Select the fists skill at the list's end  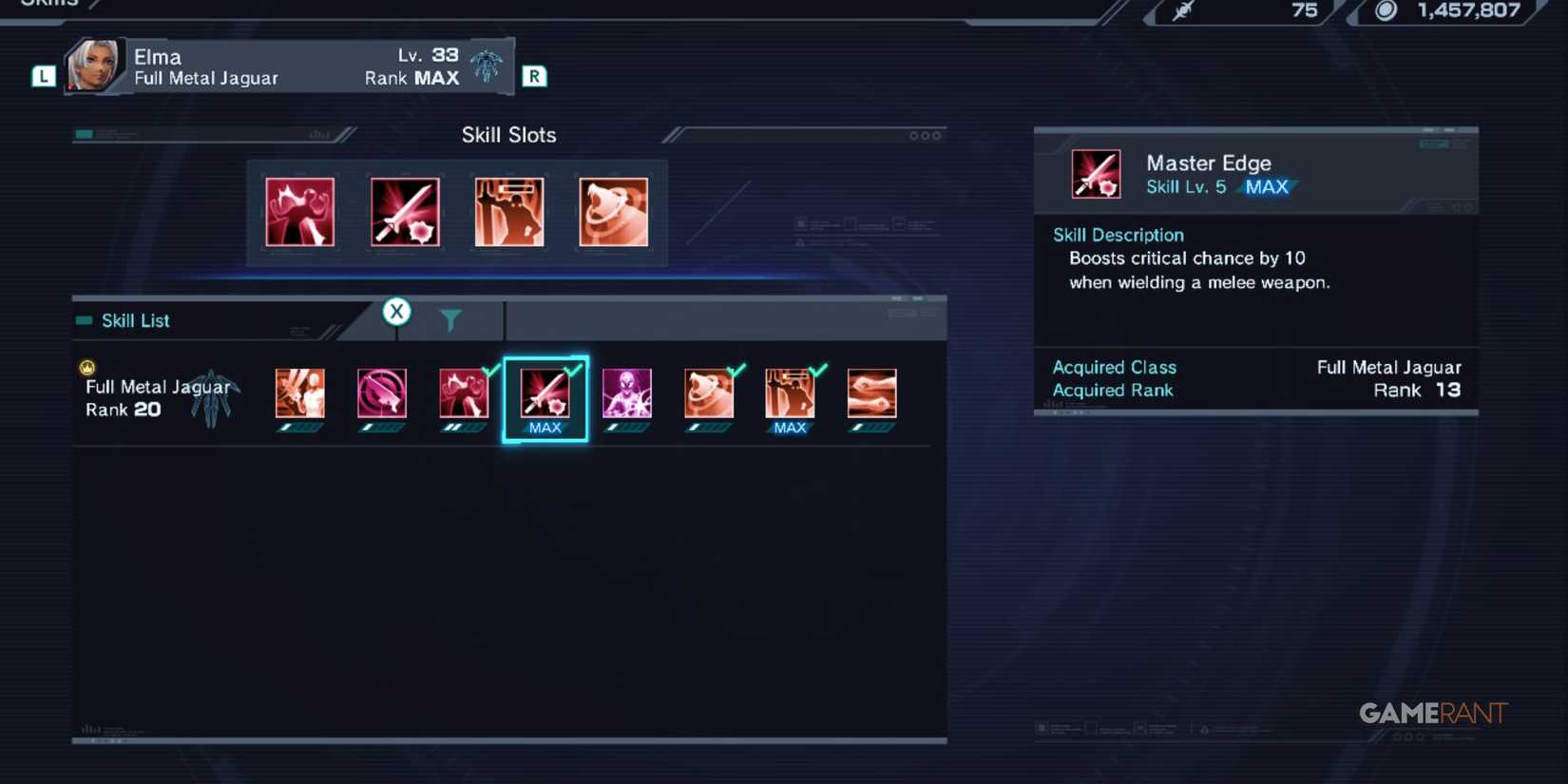871,394
